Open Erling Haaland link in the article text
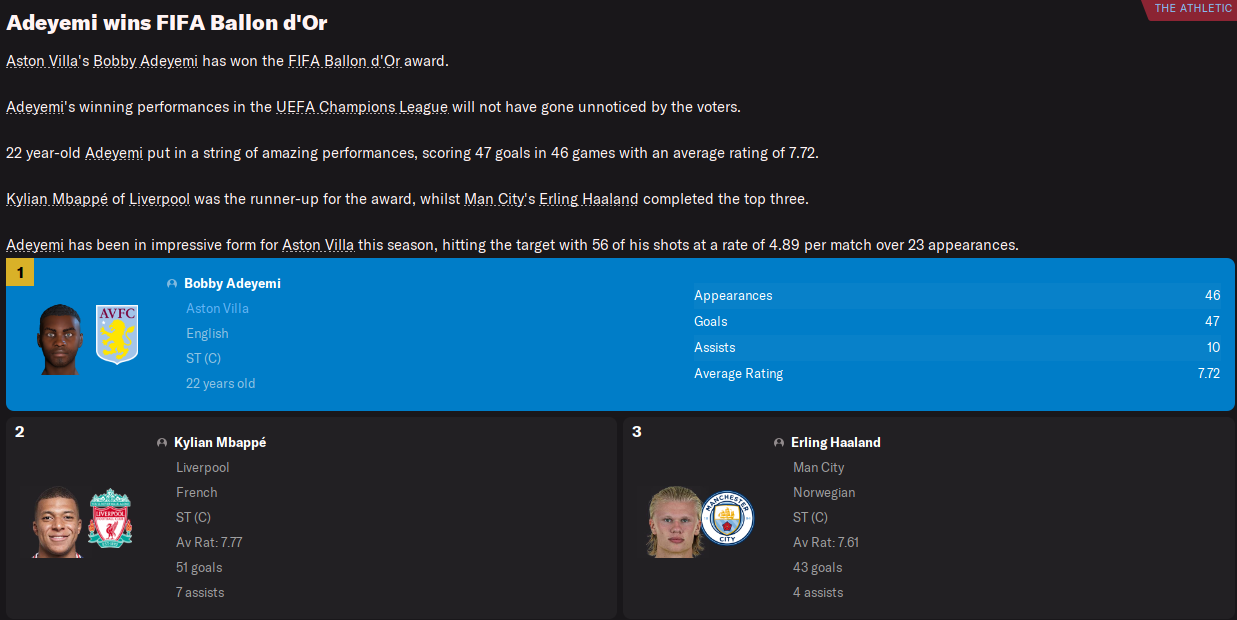 (588, 199)
